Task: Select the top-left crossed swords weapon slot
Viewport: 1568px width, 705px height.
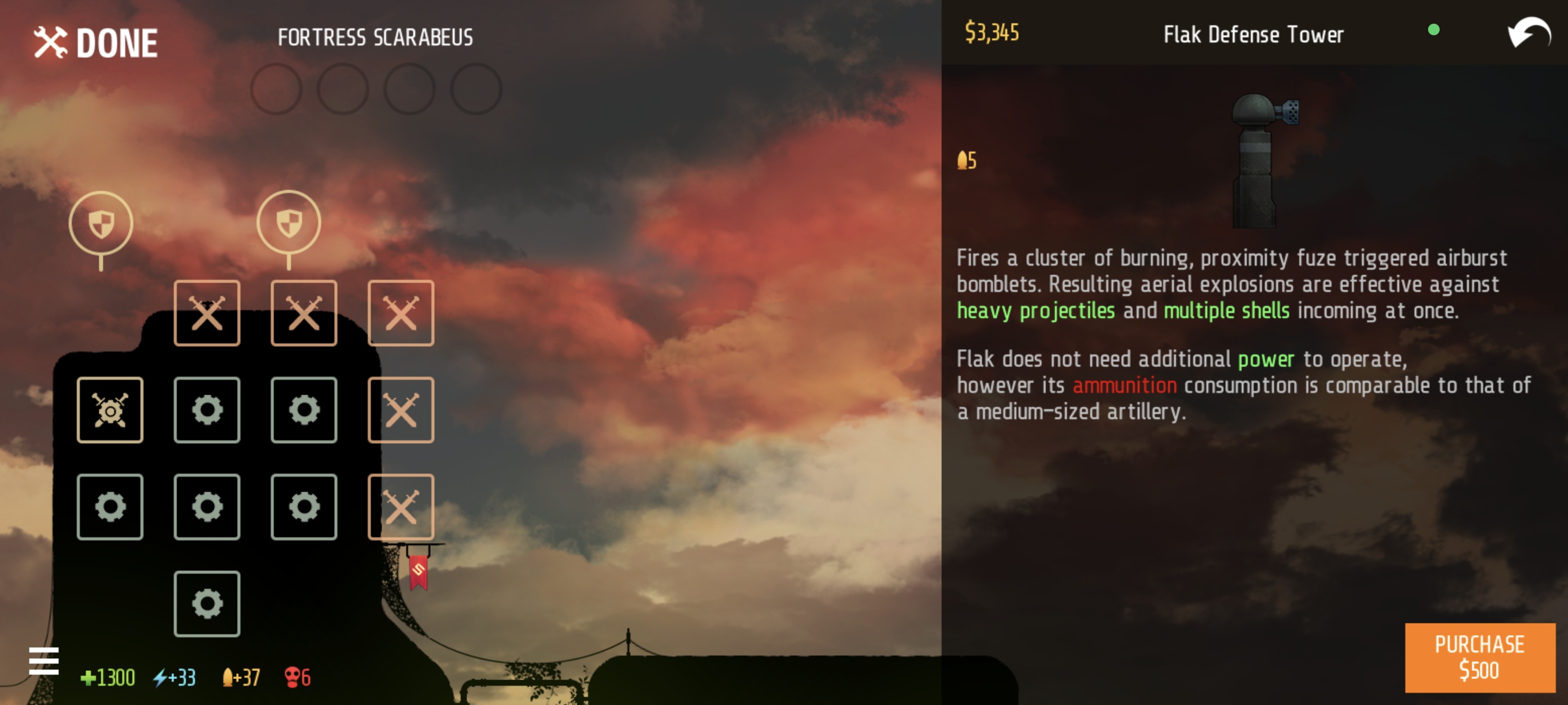Action: 207,313
